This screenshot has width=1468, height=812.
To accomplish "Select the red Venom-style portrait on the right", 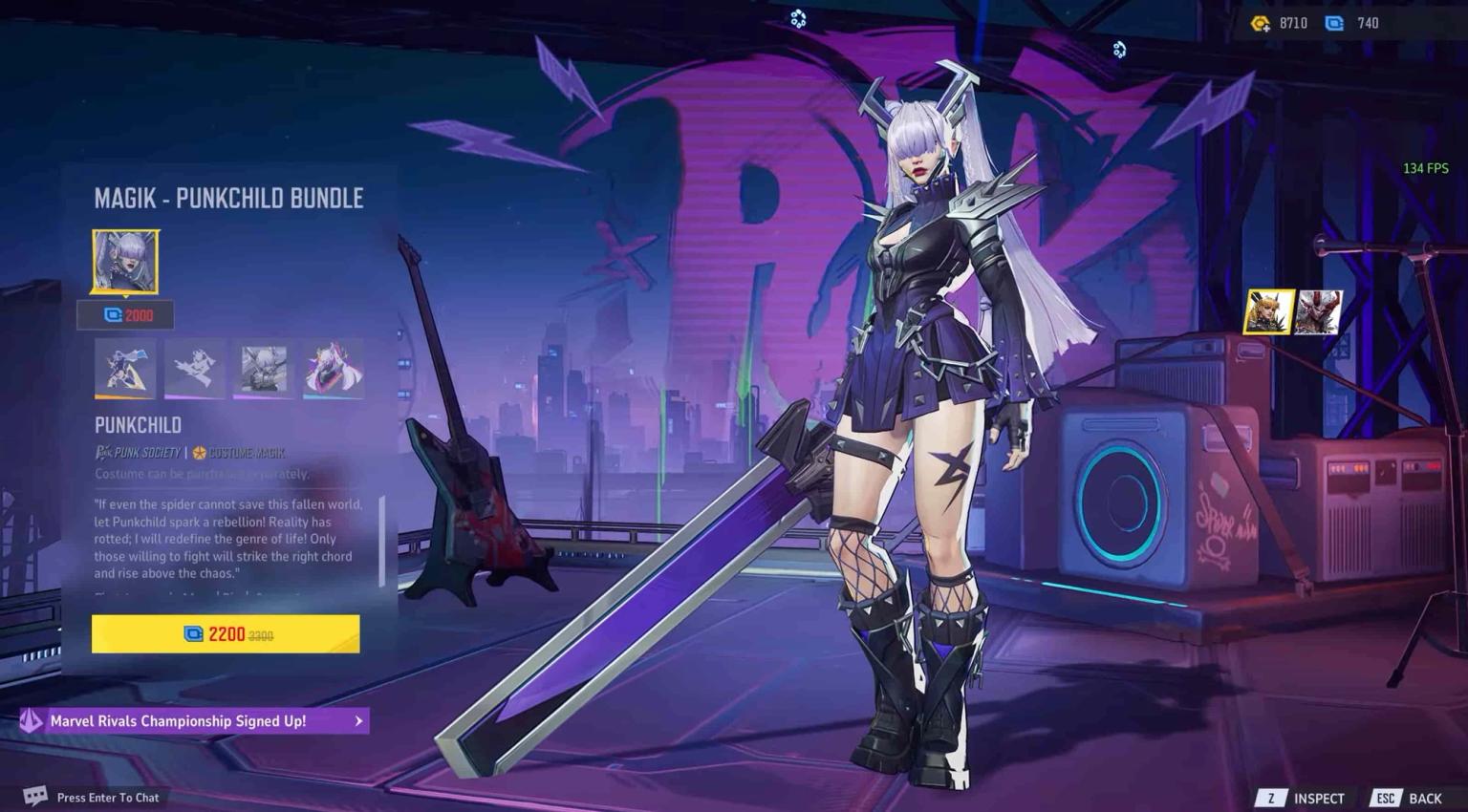I will (x=1321, y=313).
